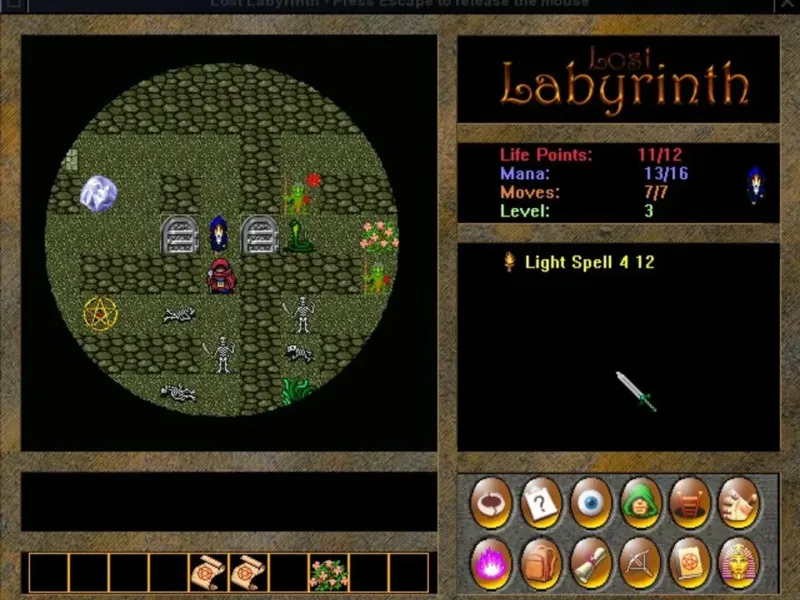Open the leather backpack inventory
The height and width of the screenshot is (600, 800).
pyautogui.click(x=541, y=562)
